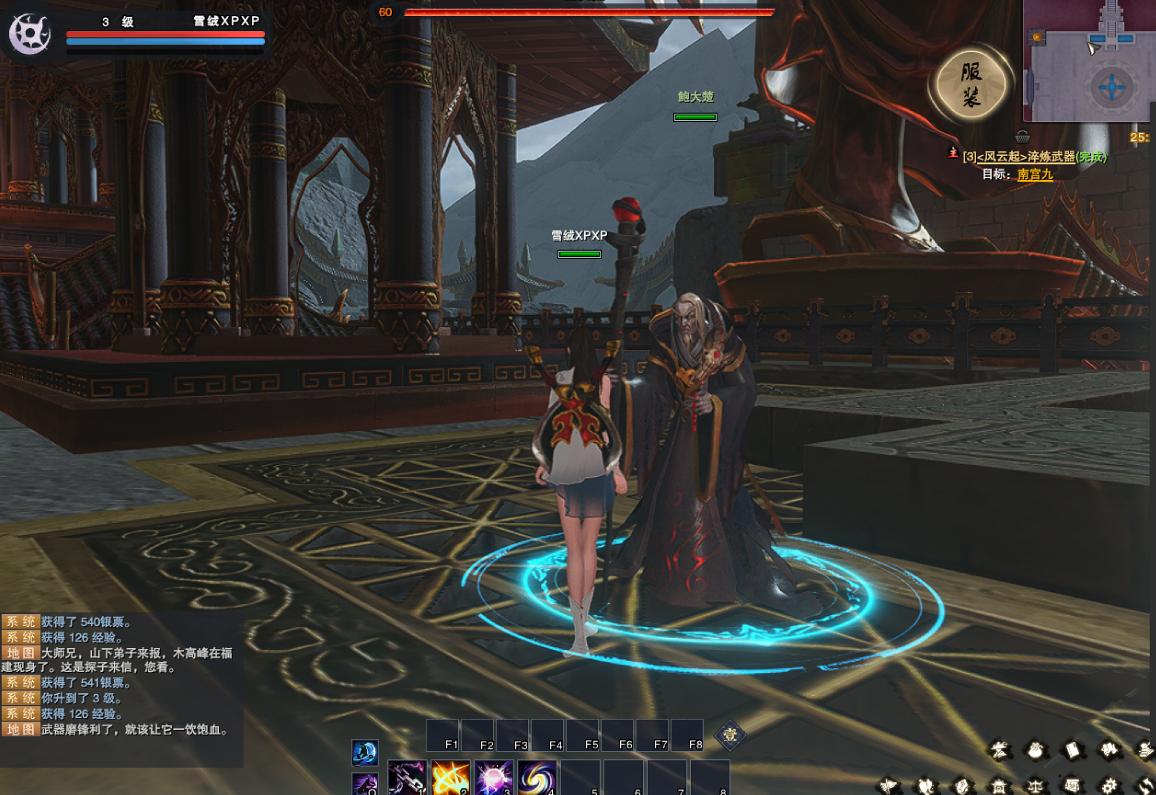Click the blue skill icon left of the hotbar
Image resolution: width=1156 pixels, height=795 pixels.
(x=364, y=752)
